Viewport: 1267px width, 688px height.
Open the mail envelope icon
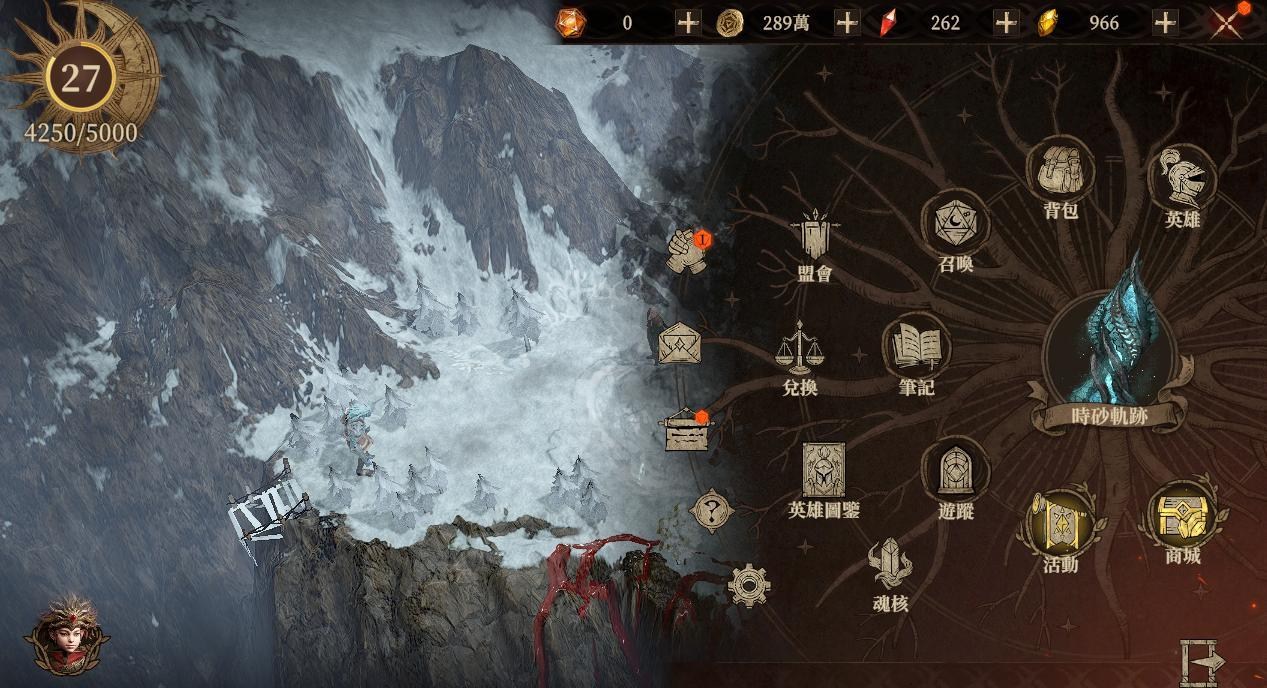click(x=679, y=344)
